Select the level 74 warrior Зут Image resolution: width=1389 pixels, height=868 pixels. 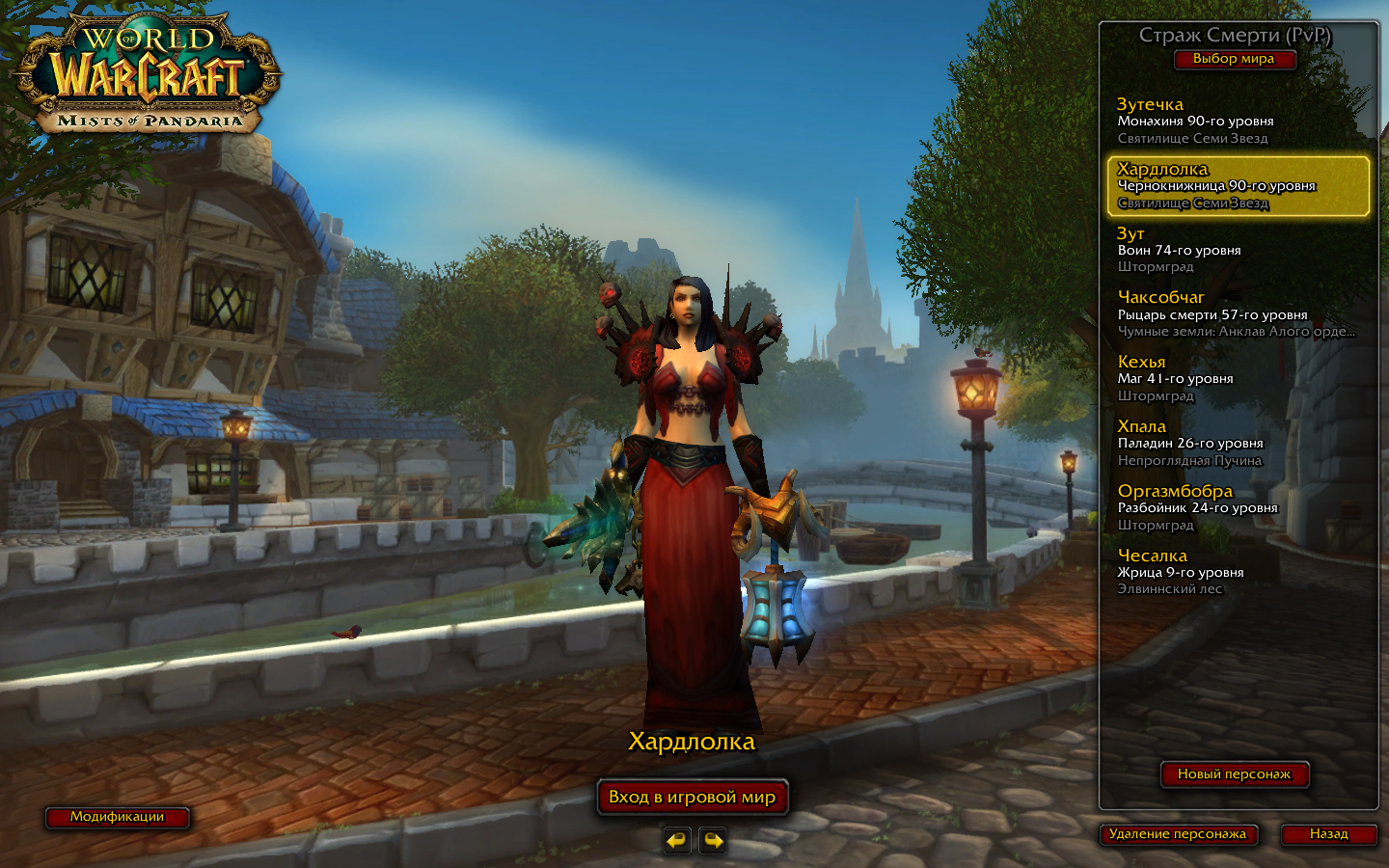(x=1238, y=250)
